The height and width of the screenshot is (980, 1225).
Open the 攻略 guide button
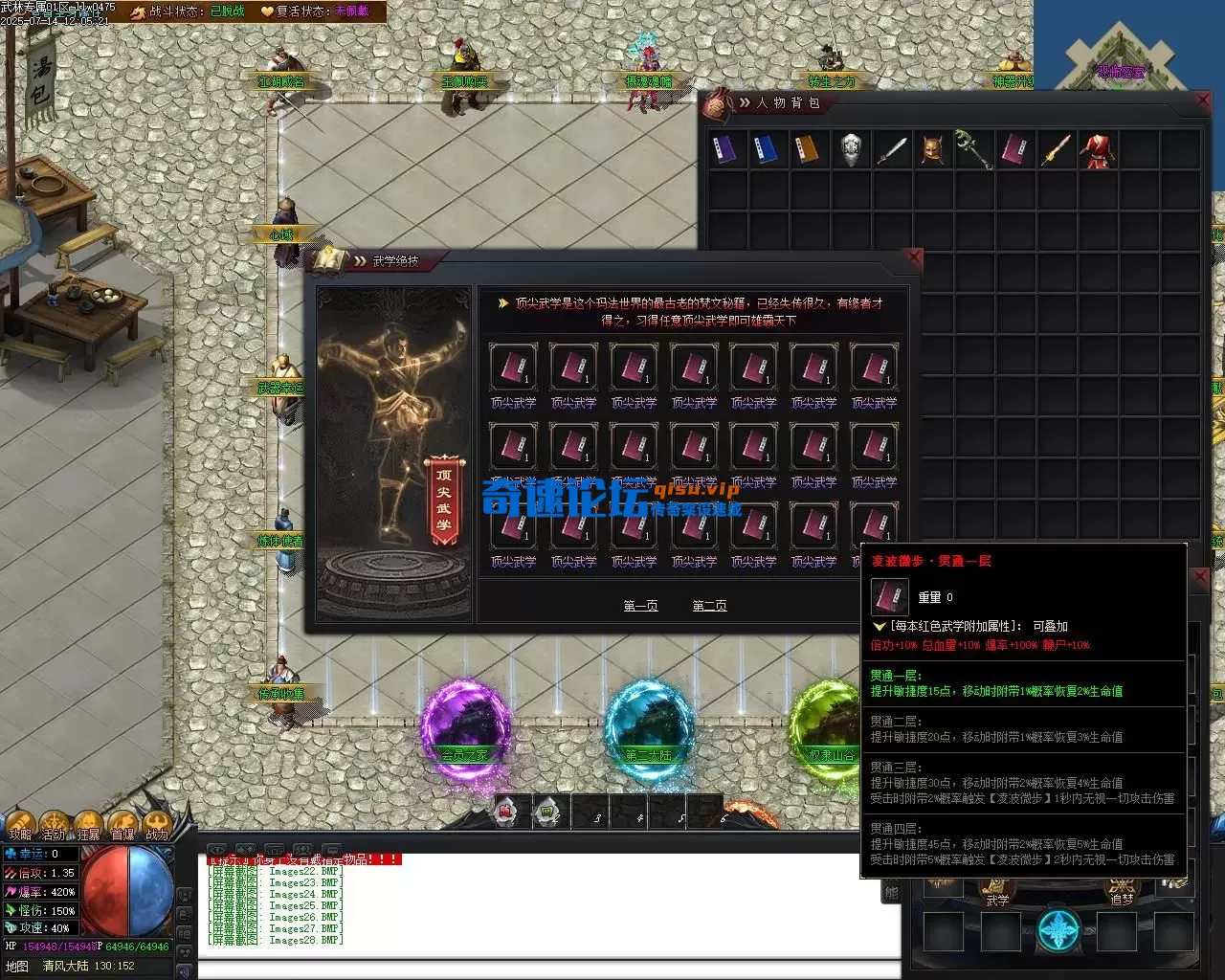pos(20,826)
